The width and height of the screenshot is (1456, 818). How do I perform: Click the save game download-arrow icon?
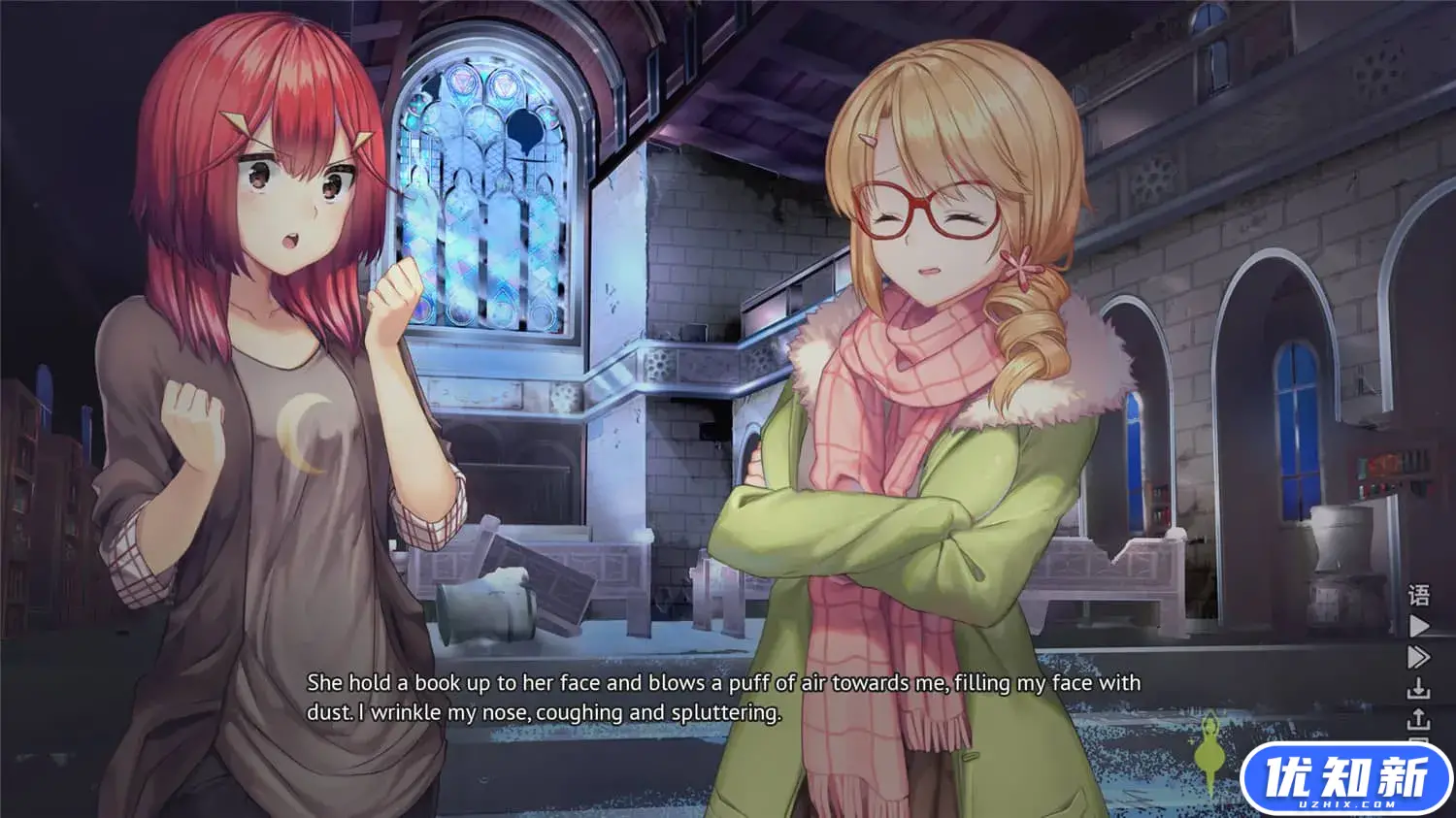tap(1418, 688)
